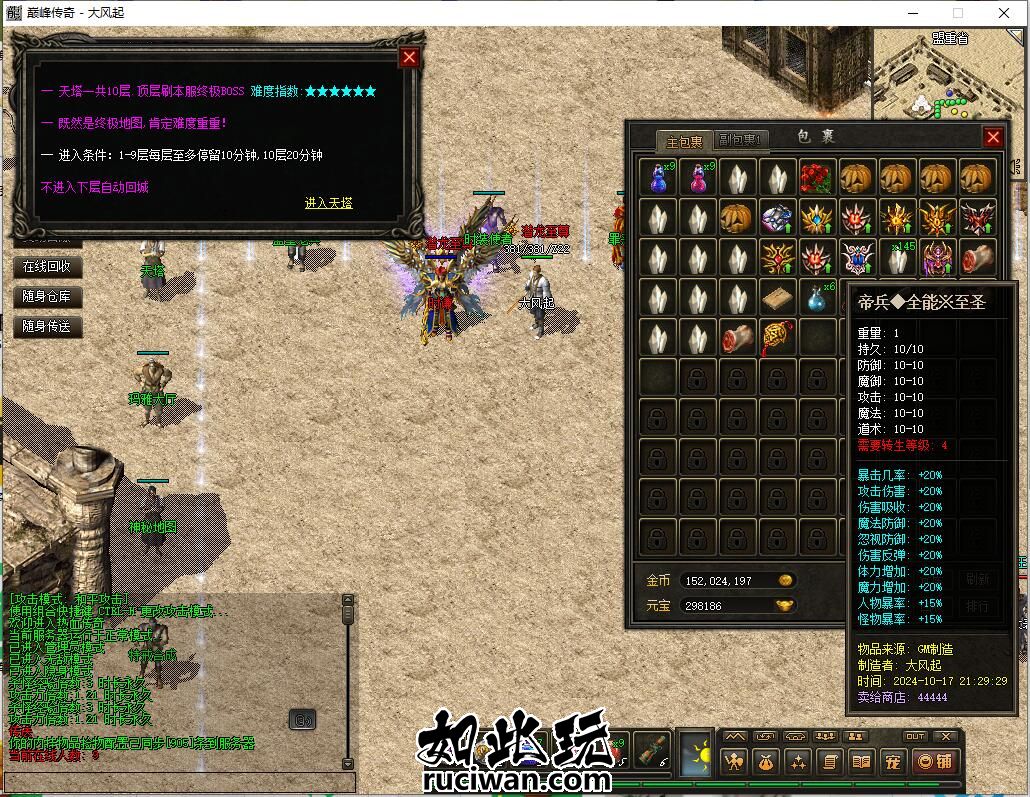Click the OUT button on the bottom bar
Screen dimensions: 1030x797
pyautogui.click(x=915, y=737)
